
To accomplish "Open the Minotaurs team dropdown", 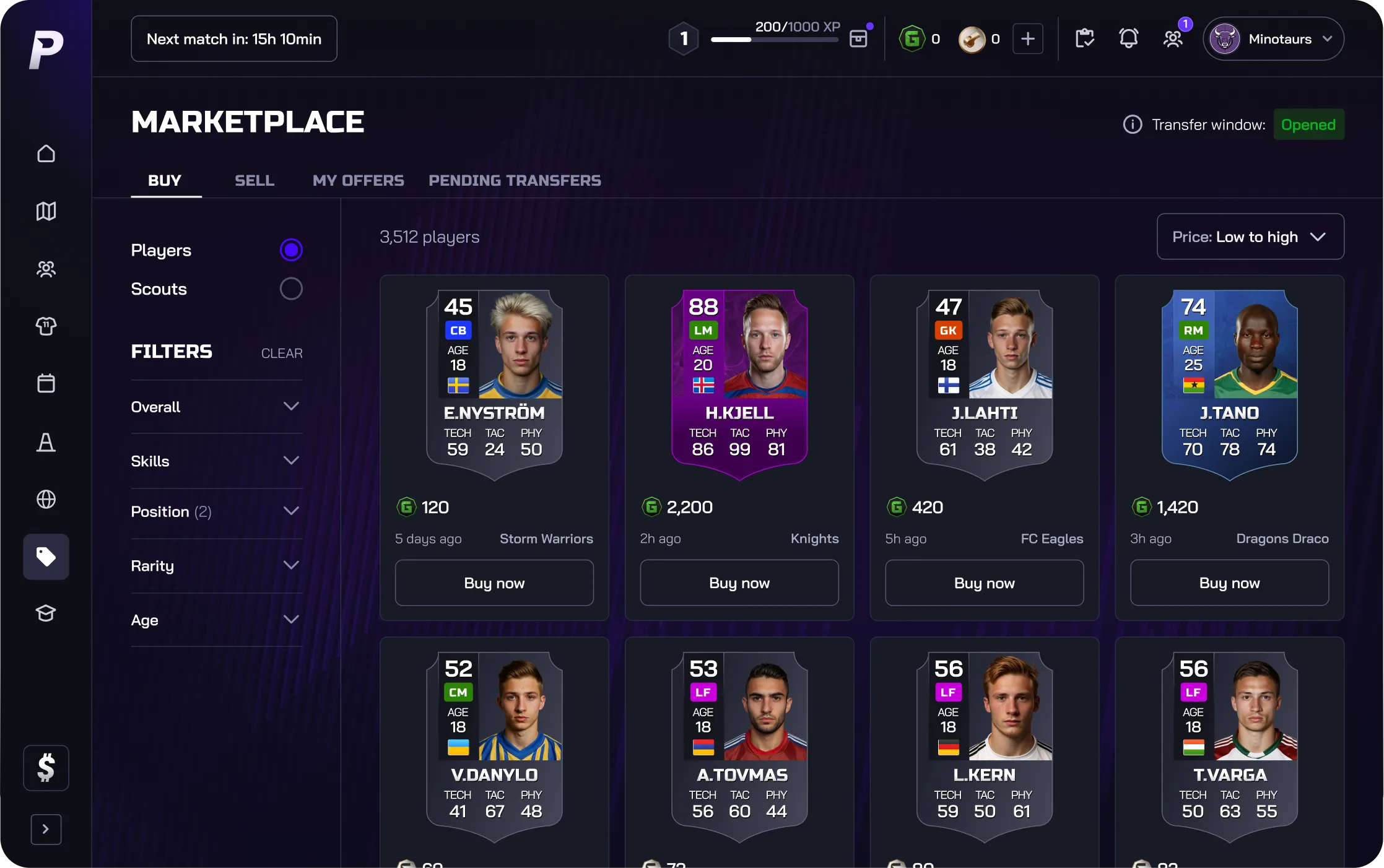I will click(1273, 39).
